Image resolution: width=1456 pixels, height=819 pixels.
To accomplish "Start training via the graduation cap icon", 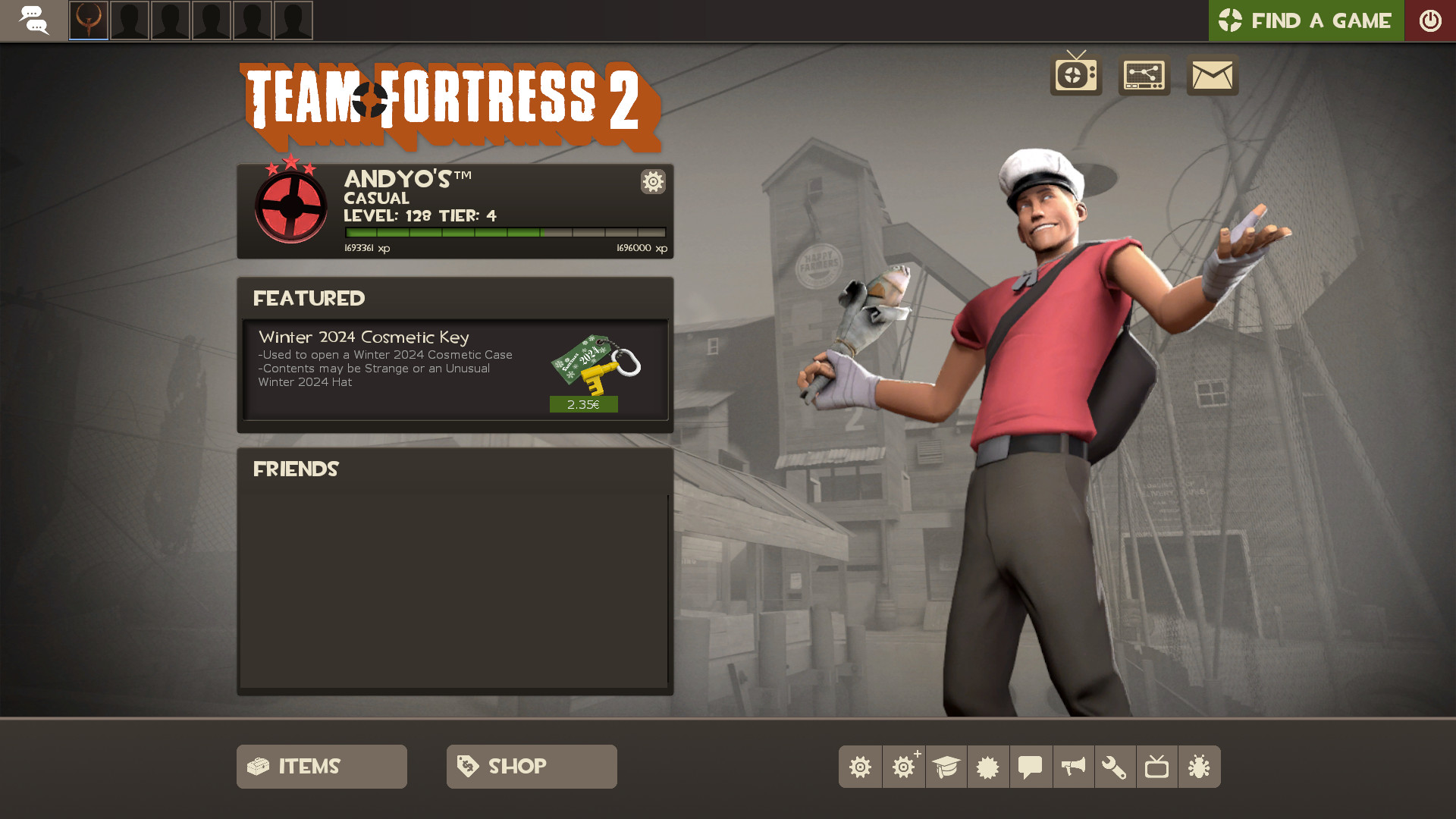I will tap(946, 767).
